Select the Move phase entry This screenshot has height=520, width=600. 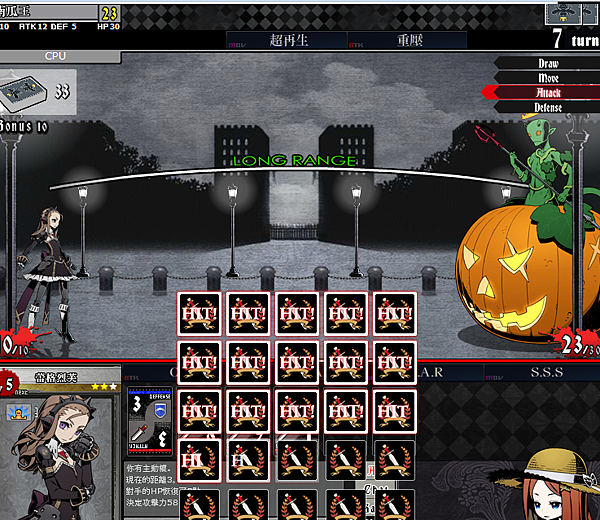pyautogui.click(x=547, y=77)
